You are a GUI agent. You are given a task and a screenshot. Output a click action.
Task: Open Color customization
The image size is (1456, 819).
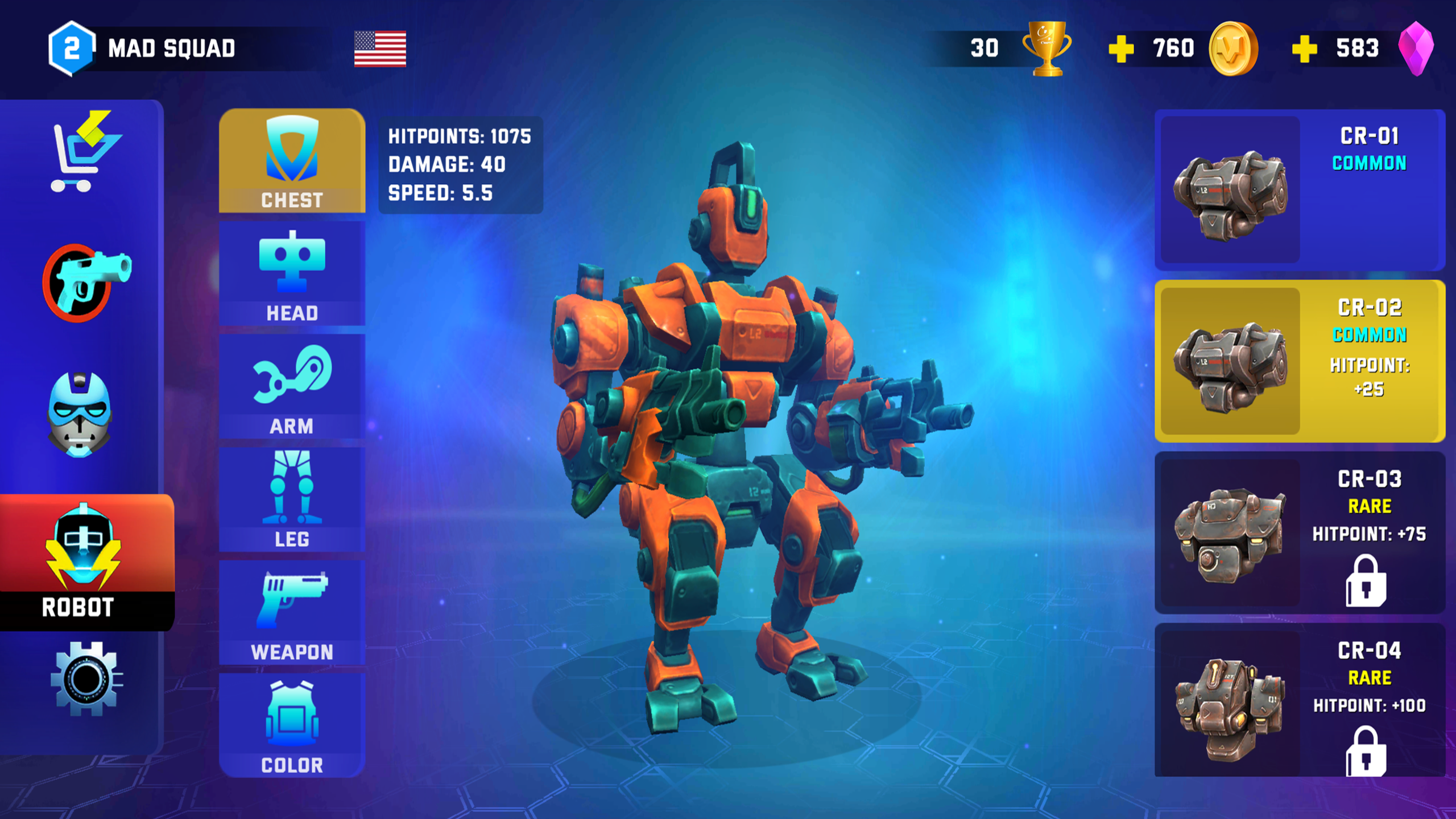(293, 728)
